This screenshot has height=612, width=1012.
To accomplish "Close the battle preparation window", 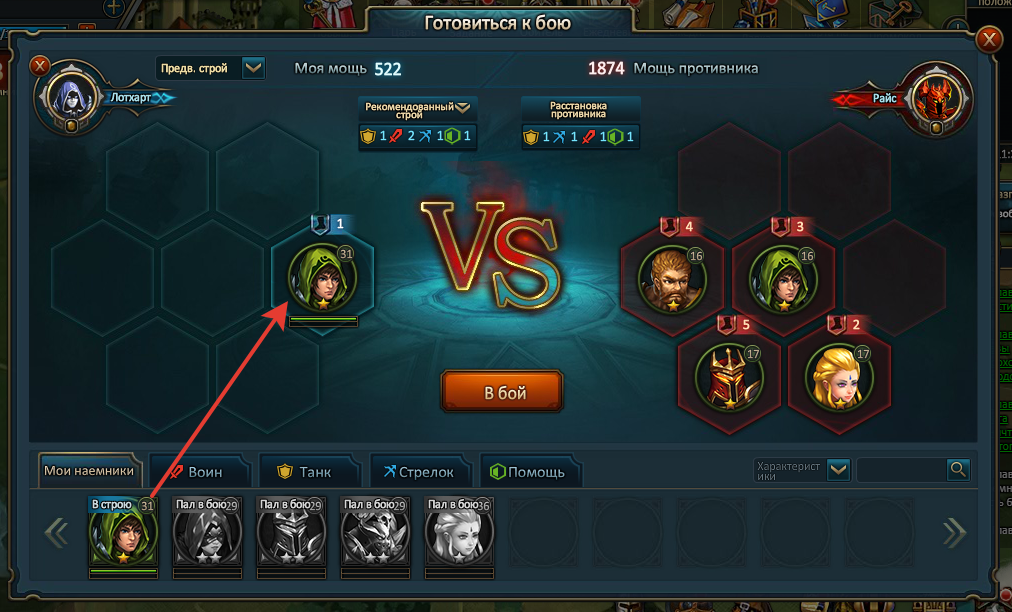I will click(x=989, y=39).
